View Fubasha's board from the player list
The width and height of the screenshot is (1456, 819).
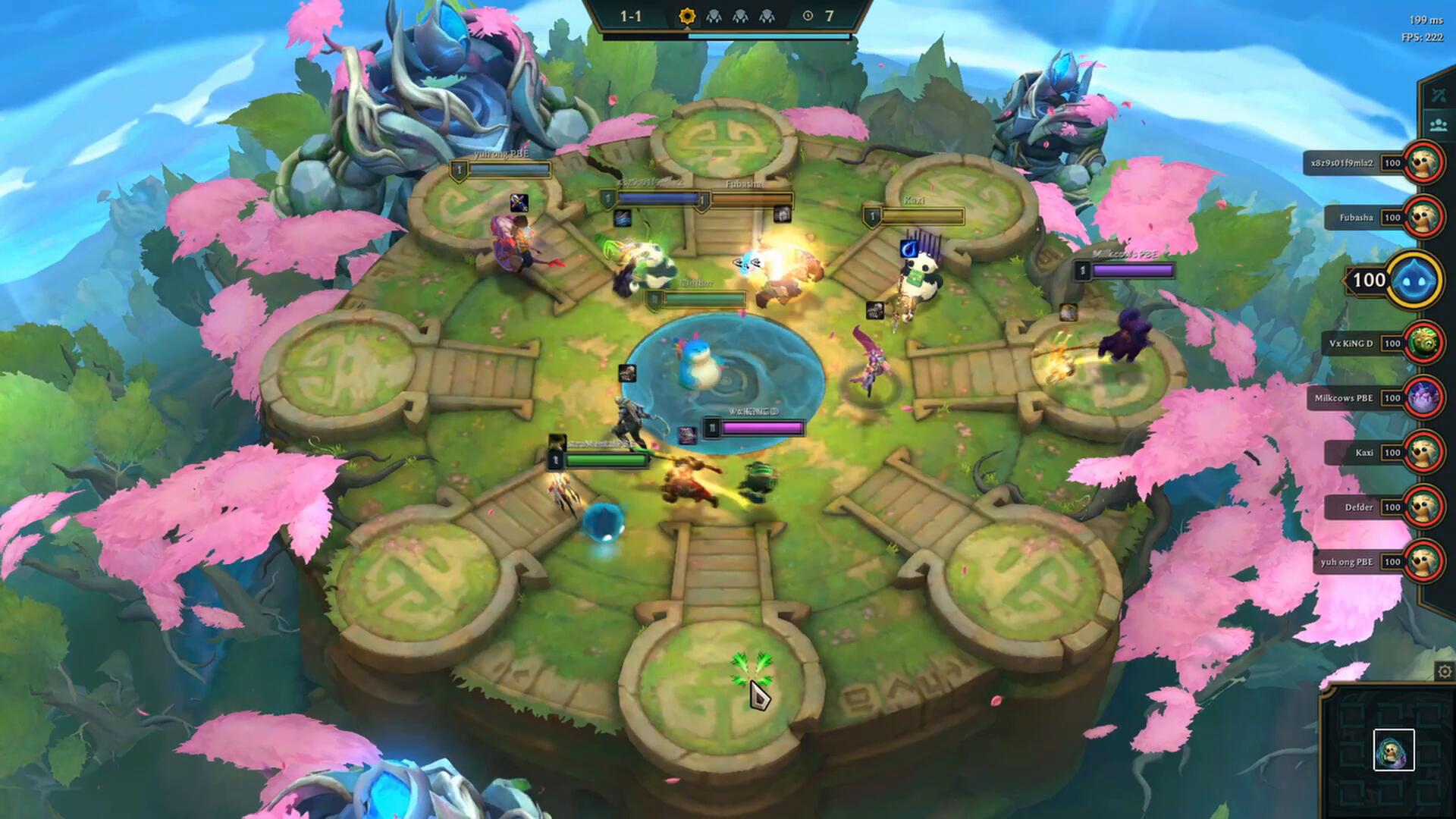pyautogui.click(x=1422, y=218)
